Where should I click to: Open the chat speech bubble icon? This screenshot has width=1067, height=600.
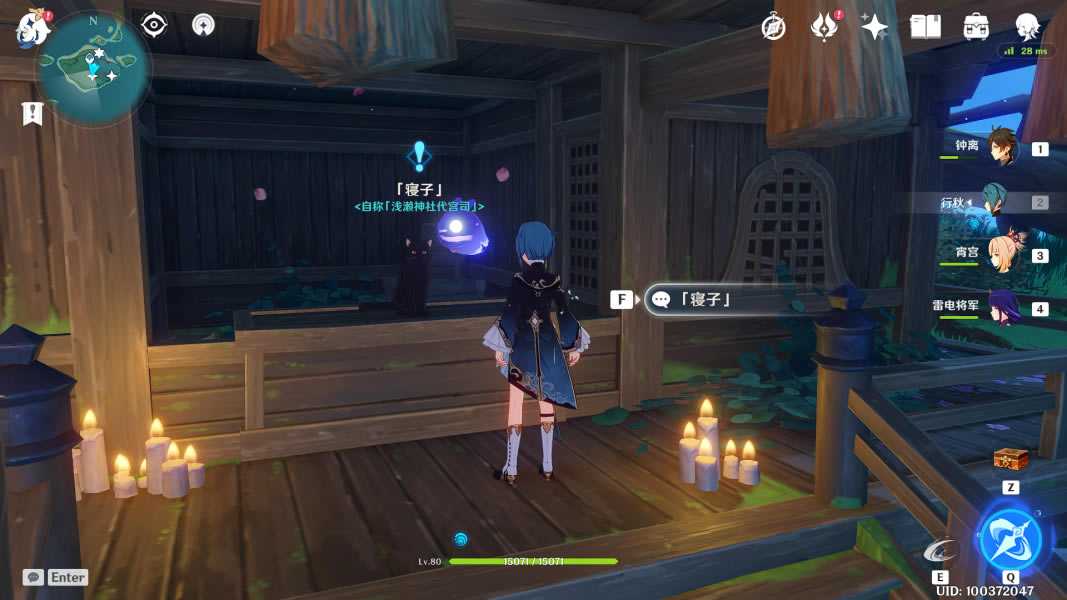click(x=33, y=577)
